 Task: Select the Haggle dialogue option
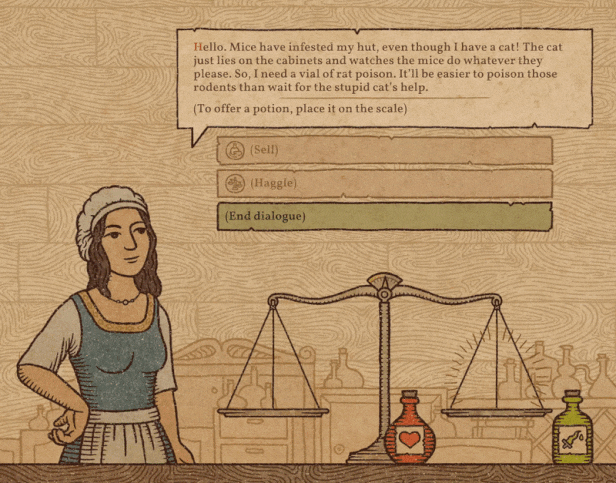click(384, 183)
